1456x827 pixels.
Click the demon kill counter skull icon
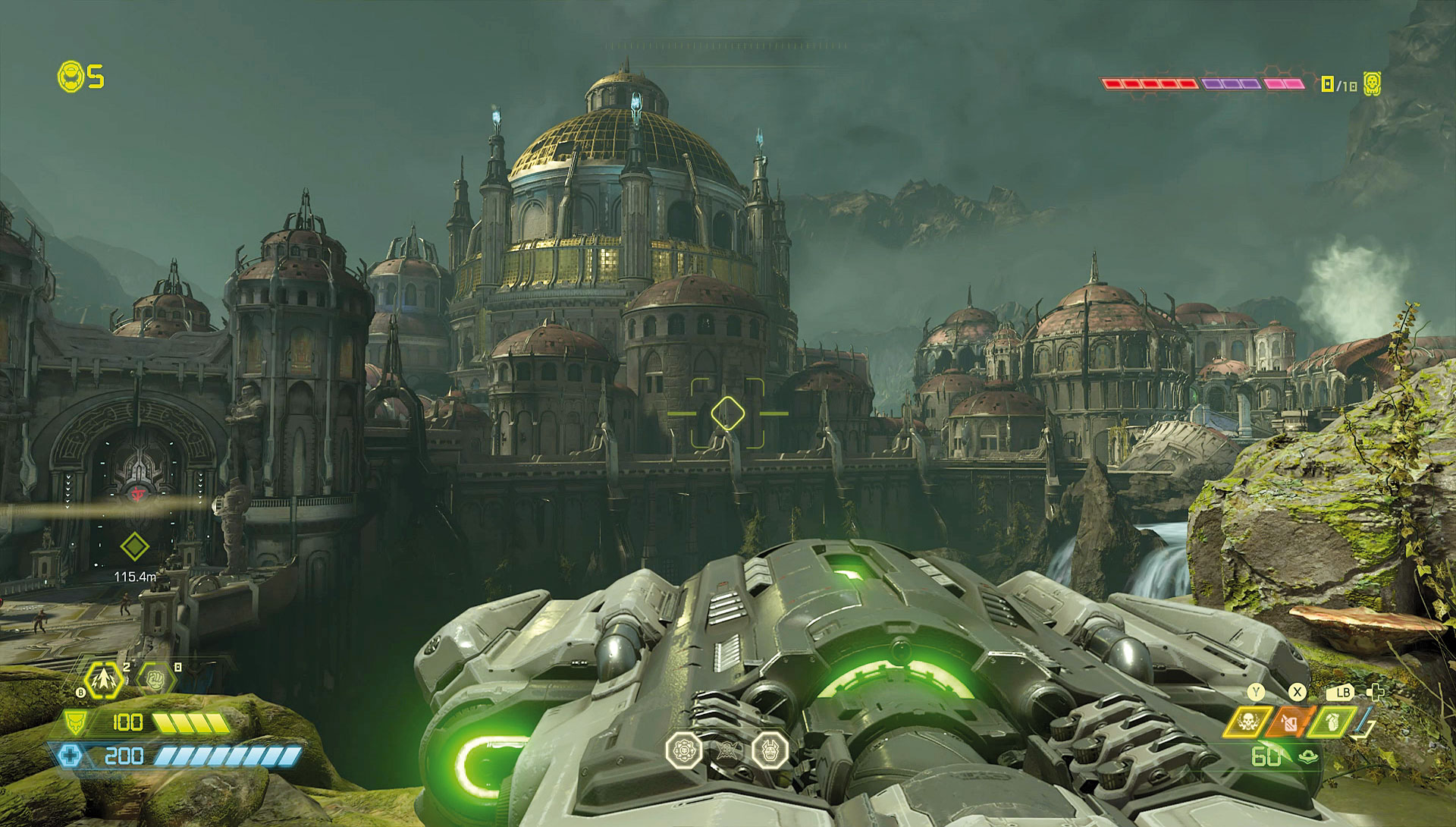1372,84
